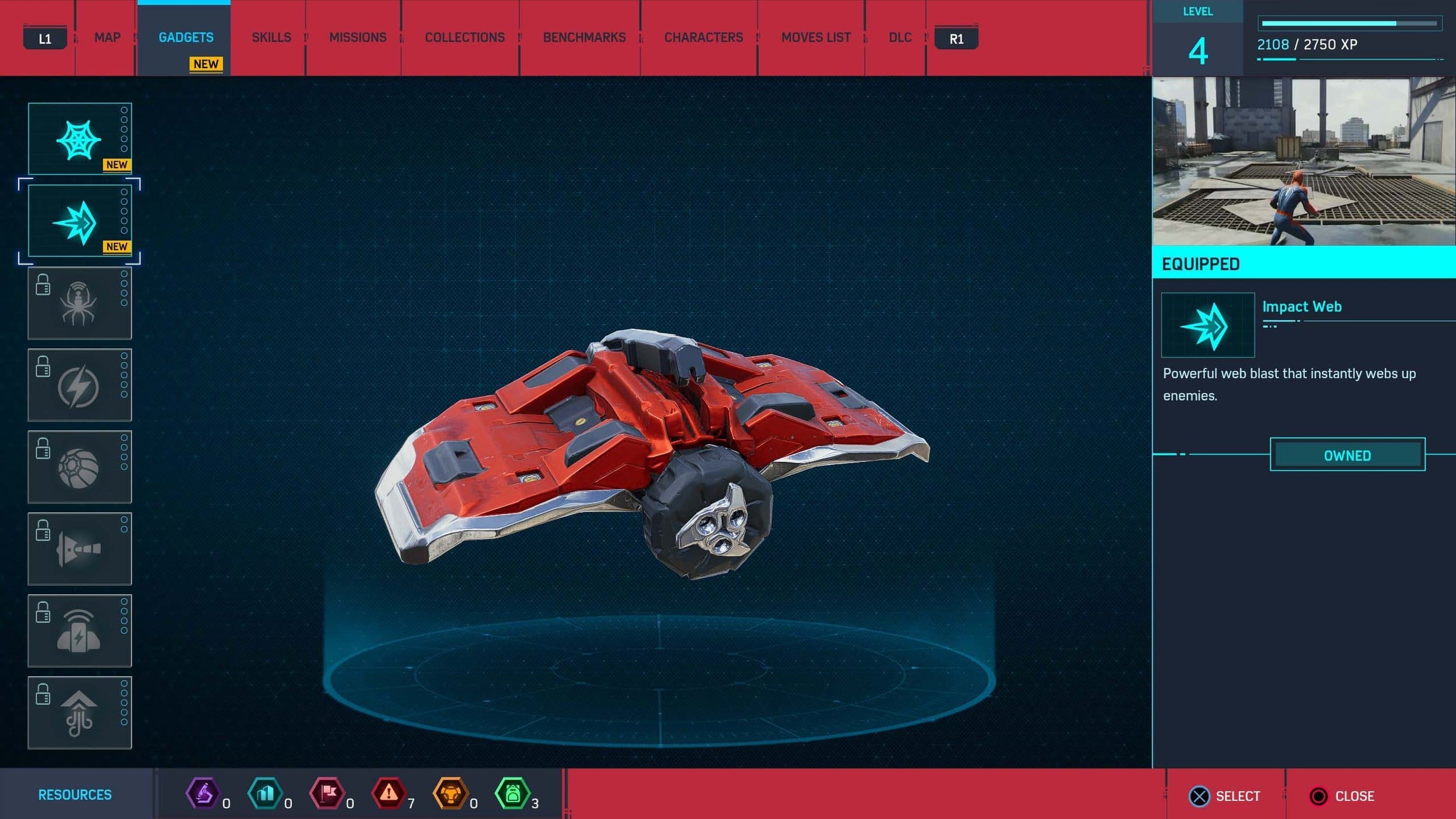The width and height of the screenshot is (1456, 819).
Task: Switch to the Map tab
Action: coord(107,38)
